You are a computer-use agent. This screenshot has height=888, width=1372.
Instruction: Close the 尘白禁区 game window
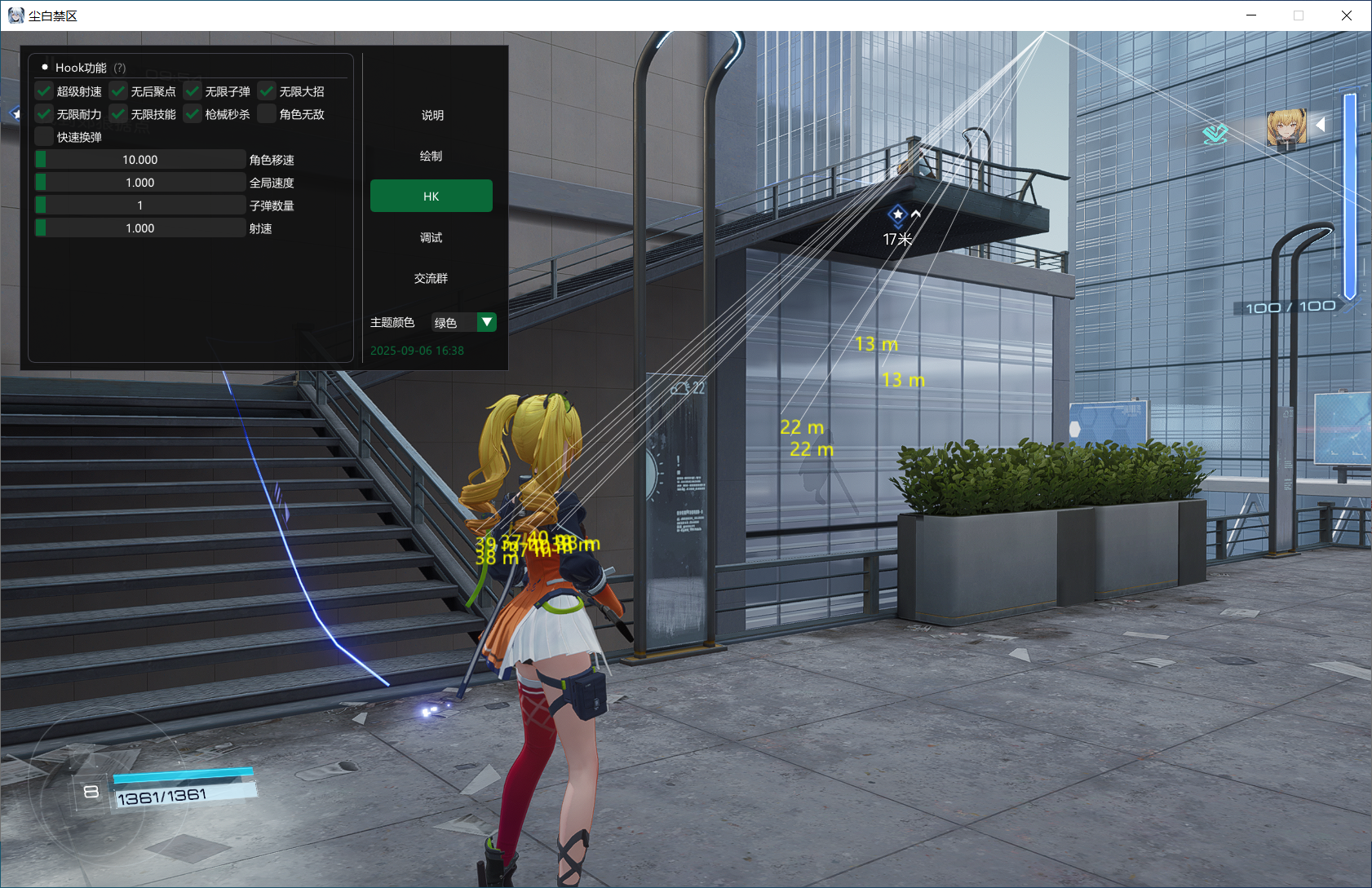pos(1347,15)
